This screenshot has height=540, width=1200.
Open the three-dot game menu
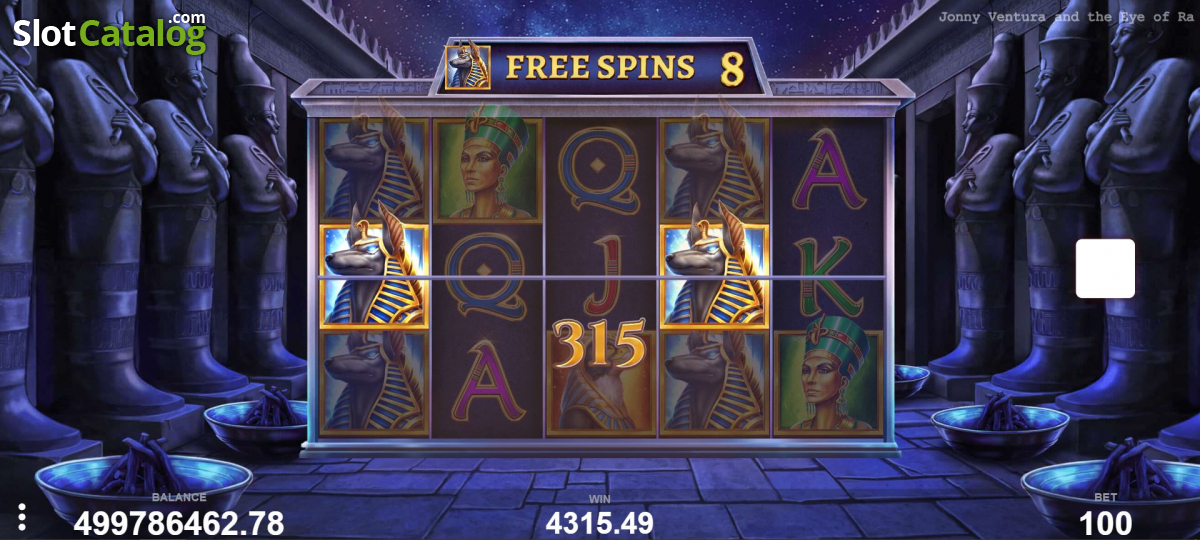(22, 517)
